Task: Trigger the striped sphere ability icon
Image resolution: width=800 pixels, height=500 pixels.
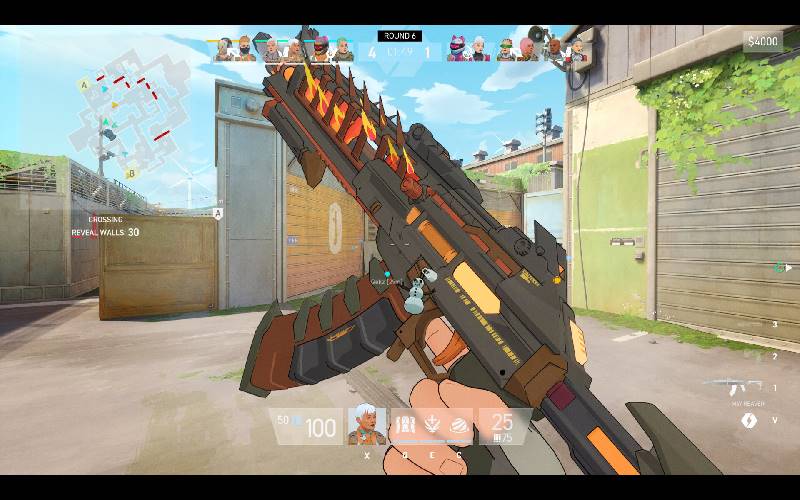Action: pyautogui.click(x=460, y=423)
